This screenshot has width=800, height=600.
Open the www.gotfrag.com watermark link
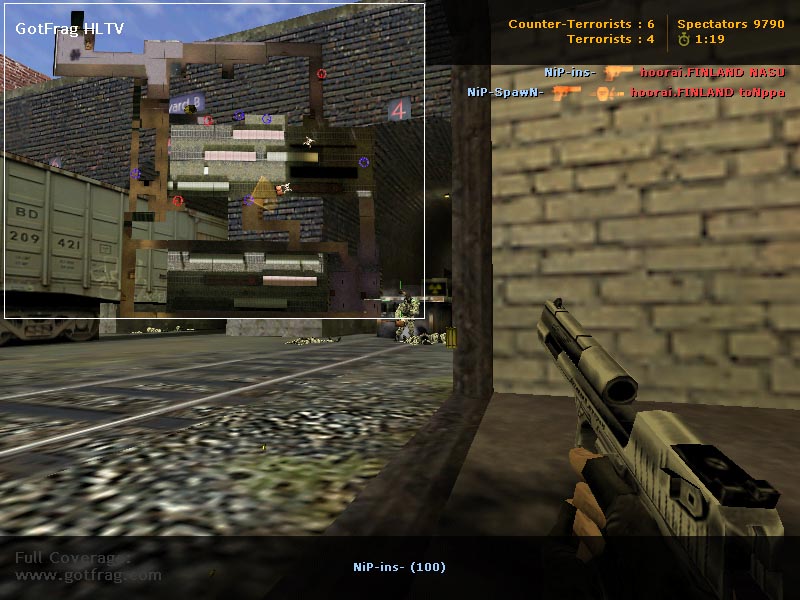click(88, 575)
